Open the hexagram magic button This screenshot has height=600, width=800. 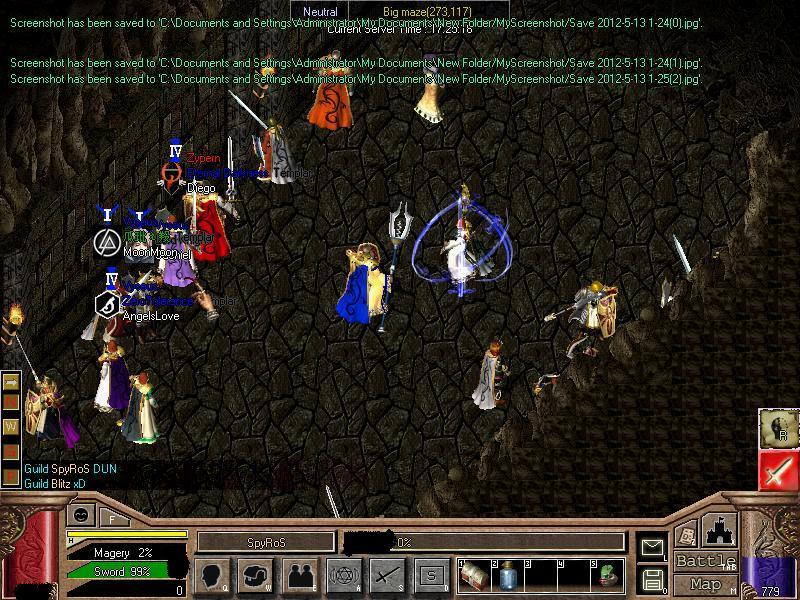[344, 575]
